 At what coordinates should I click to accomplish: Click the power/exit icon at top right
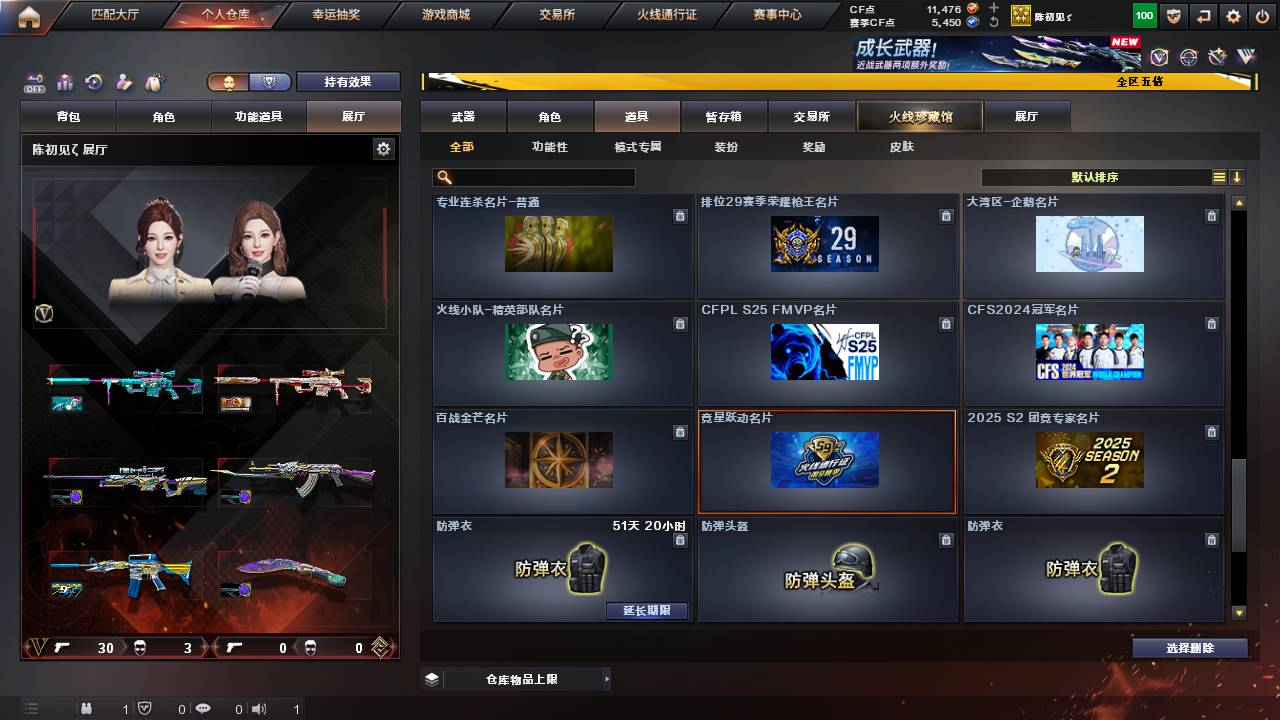[x=1262, y=15]
